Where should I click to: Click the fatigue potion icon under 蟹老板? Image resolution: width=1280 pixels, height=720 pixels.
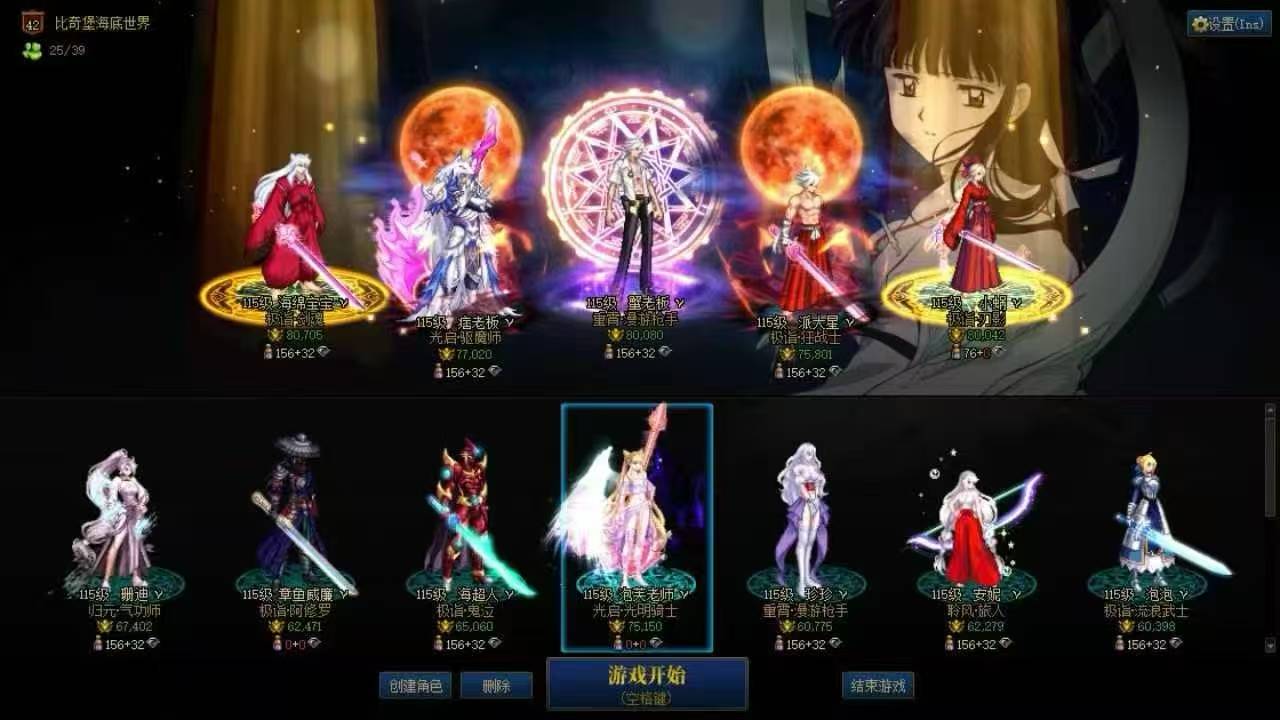tap(609, 352)
